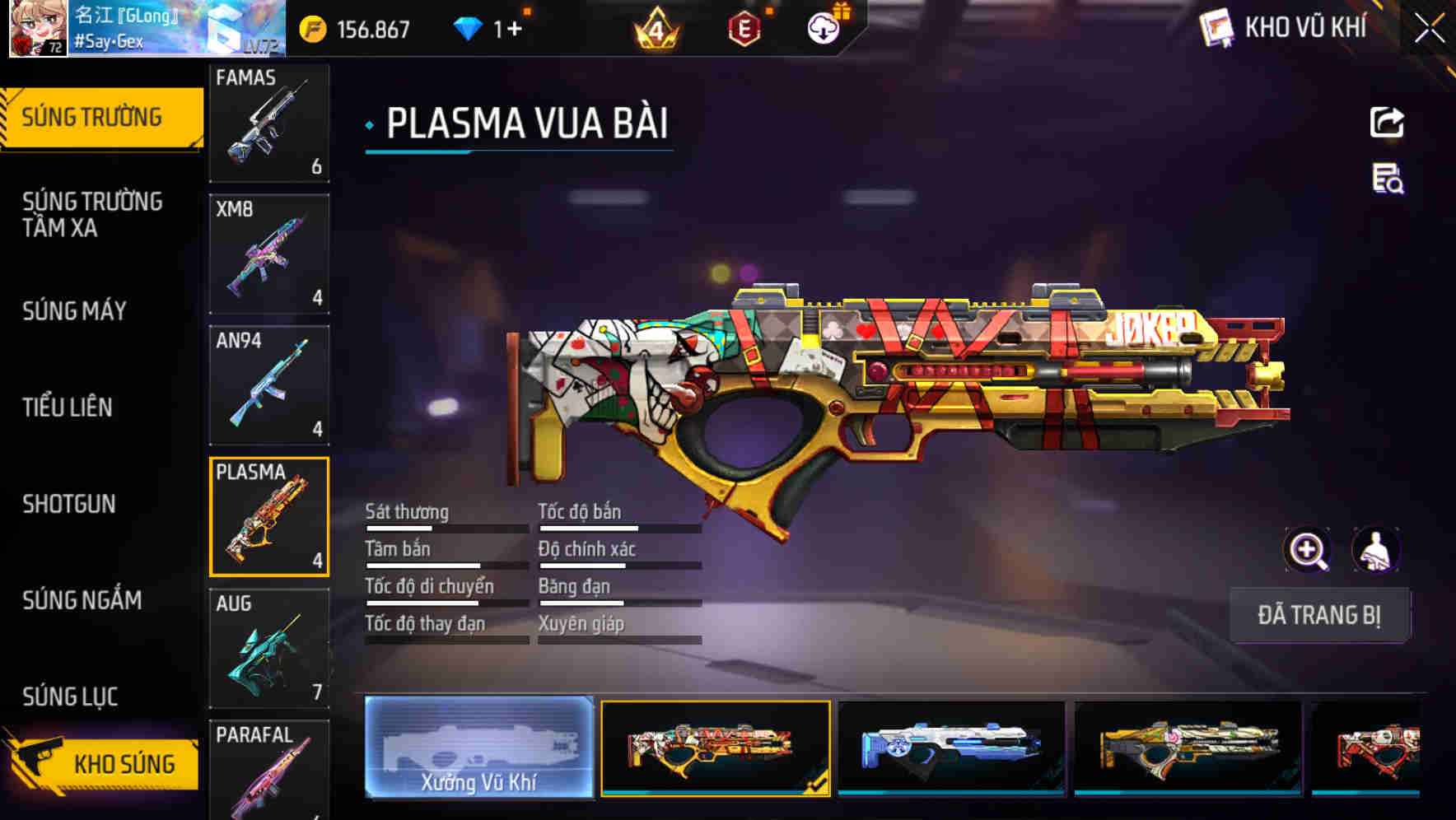Open the share icon for Plasma Vua Bài

[1387, 122]
